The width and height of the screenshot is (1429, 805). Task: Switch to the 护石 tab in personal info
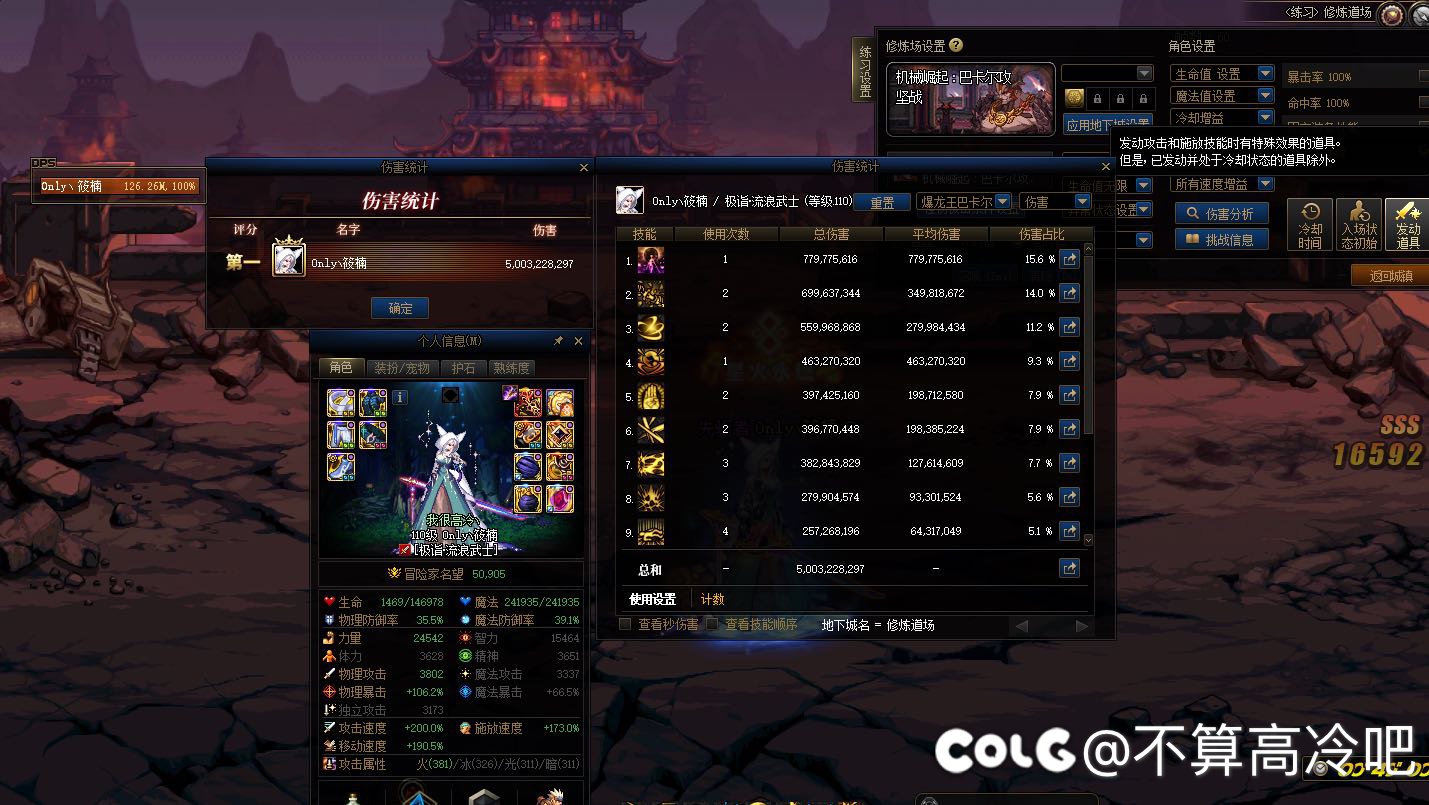(x=464, y=368)
